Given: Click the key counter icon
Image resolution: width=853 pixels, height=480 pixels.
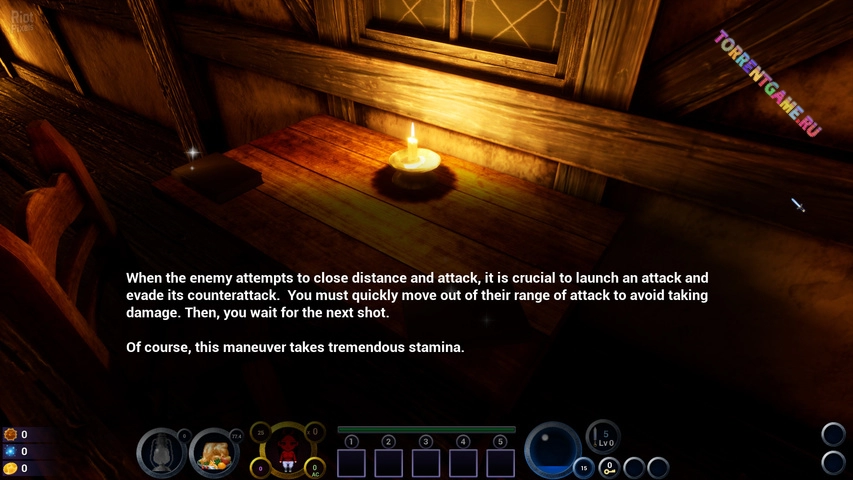Looking at the screenshot, I should tap(607, 467).
